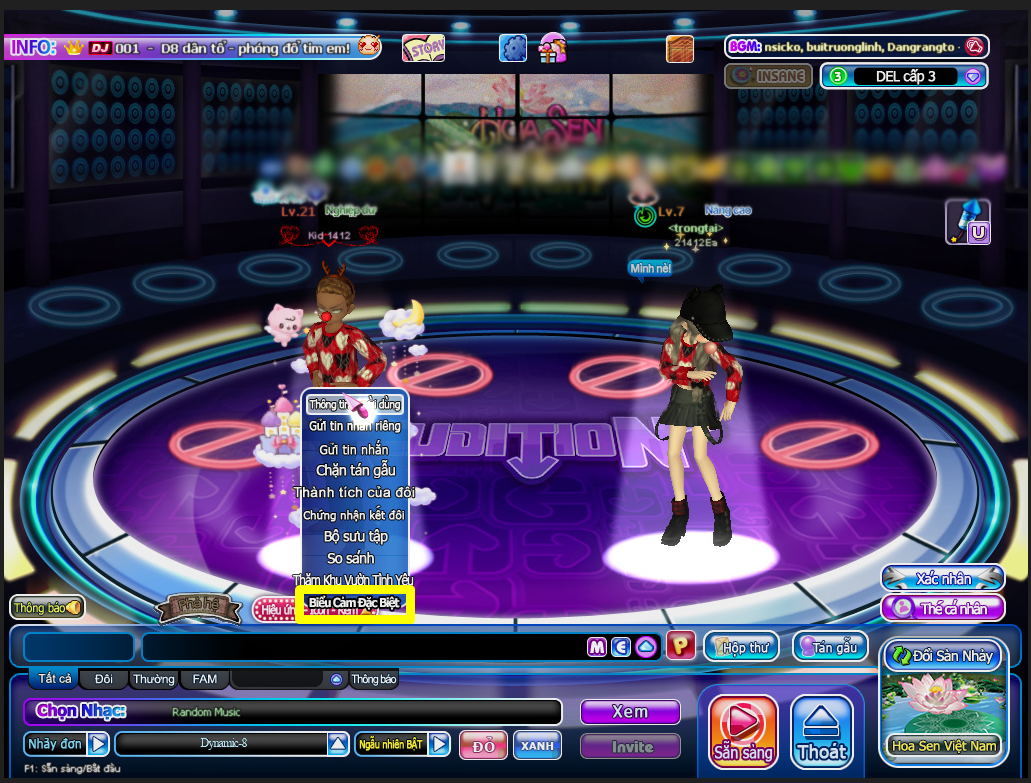The height and width of the screenshot is (783, 1031).
Task: Click the Sẵn sàng ready button
Action: (743, 731)
